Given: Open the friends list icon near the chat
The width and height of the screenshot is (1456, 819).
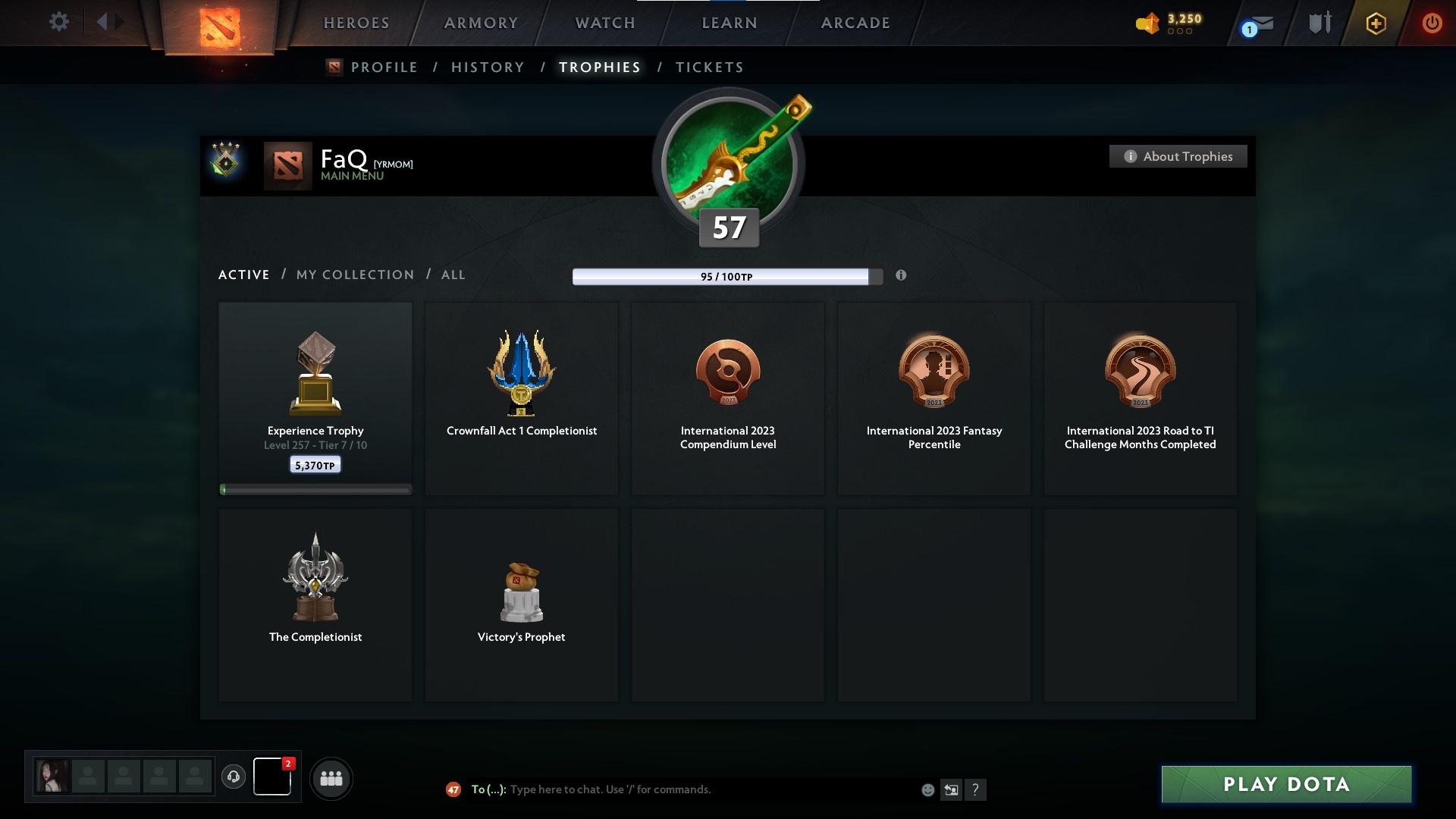Looking at the screenshot, I should 331,778.
